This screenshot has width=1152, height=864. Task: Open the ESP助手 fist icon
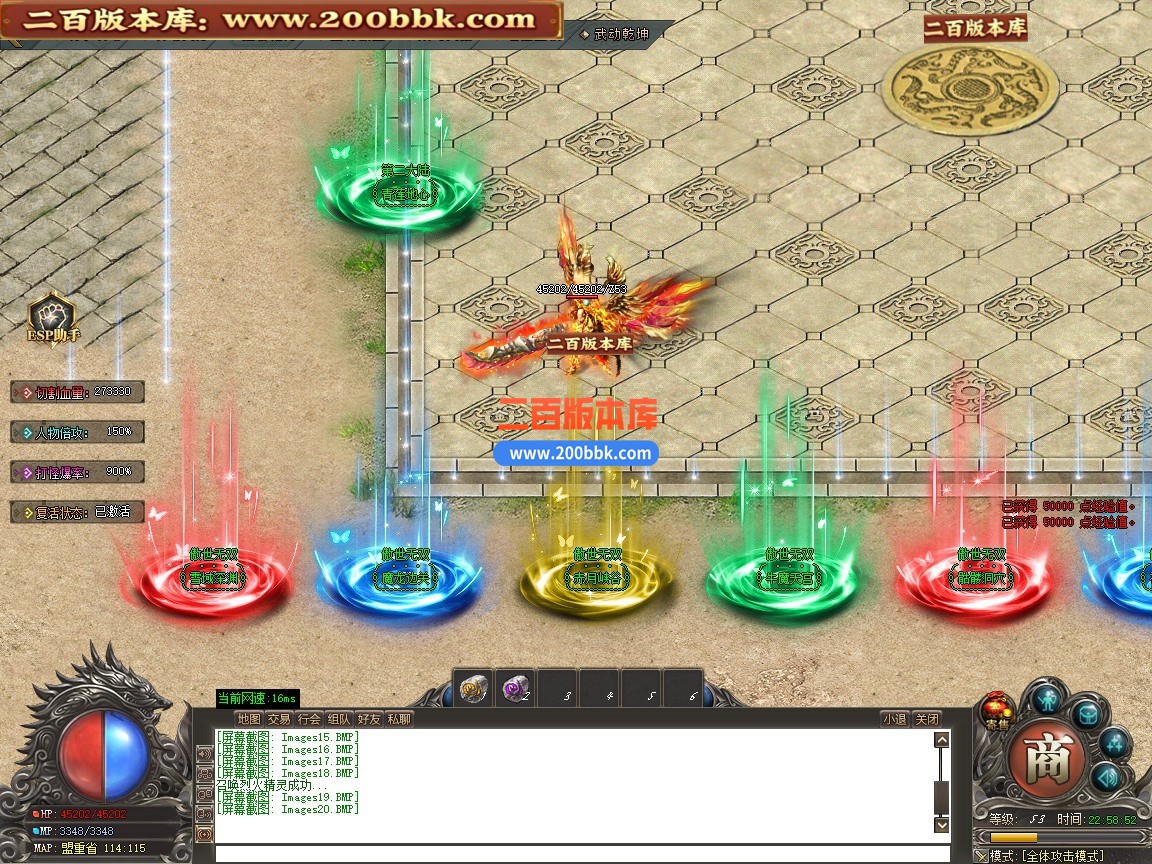[x=52, y=315]
